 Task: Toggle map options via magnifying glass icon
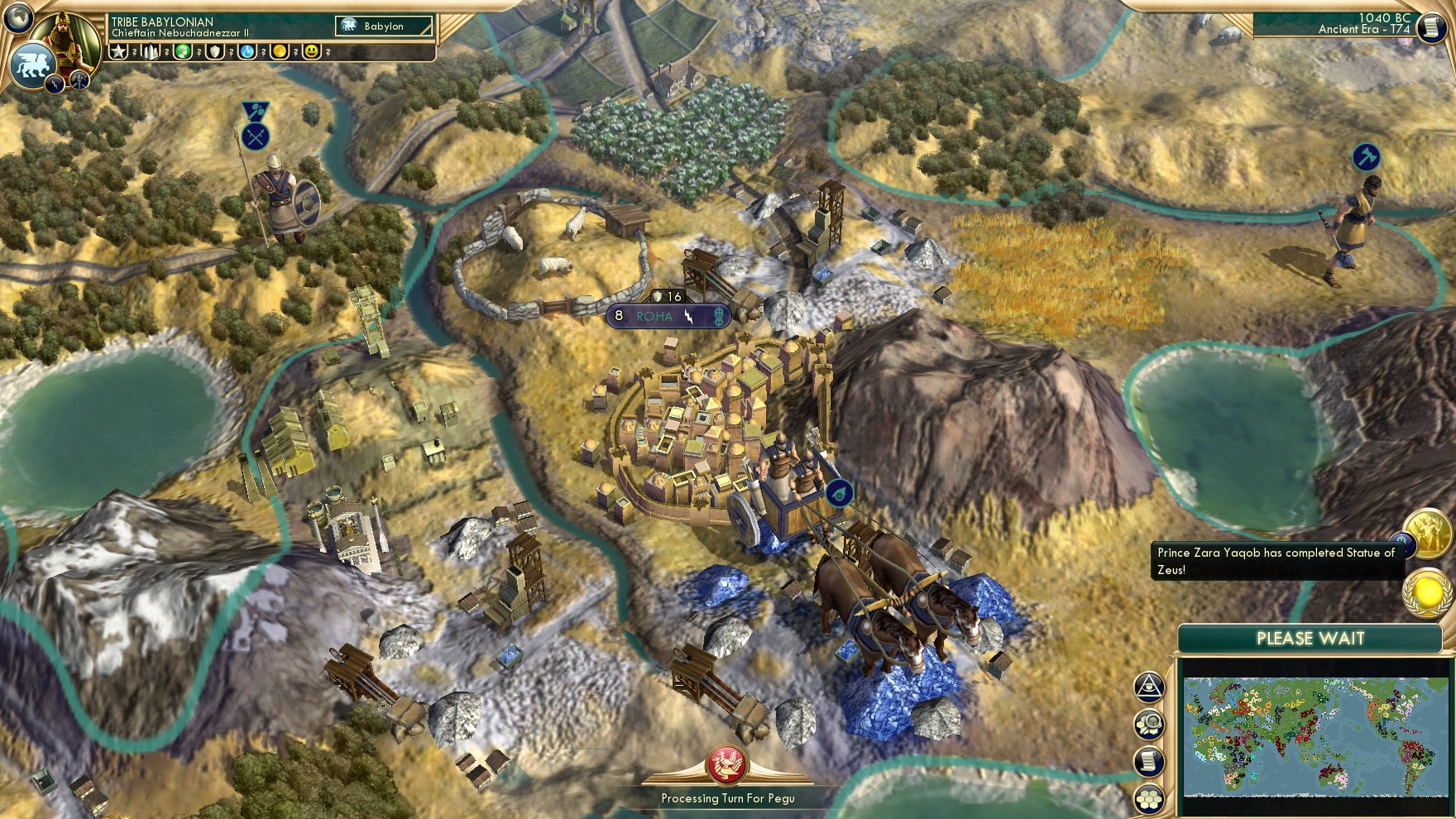1149,725
